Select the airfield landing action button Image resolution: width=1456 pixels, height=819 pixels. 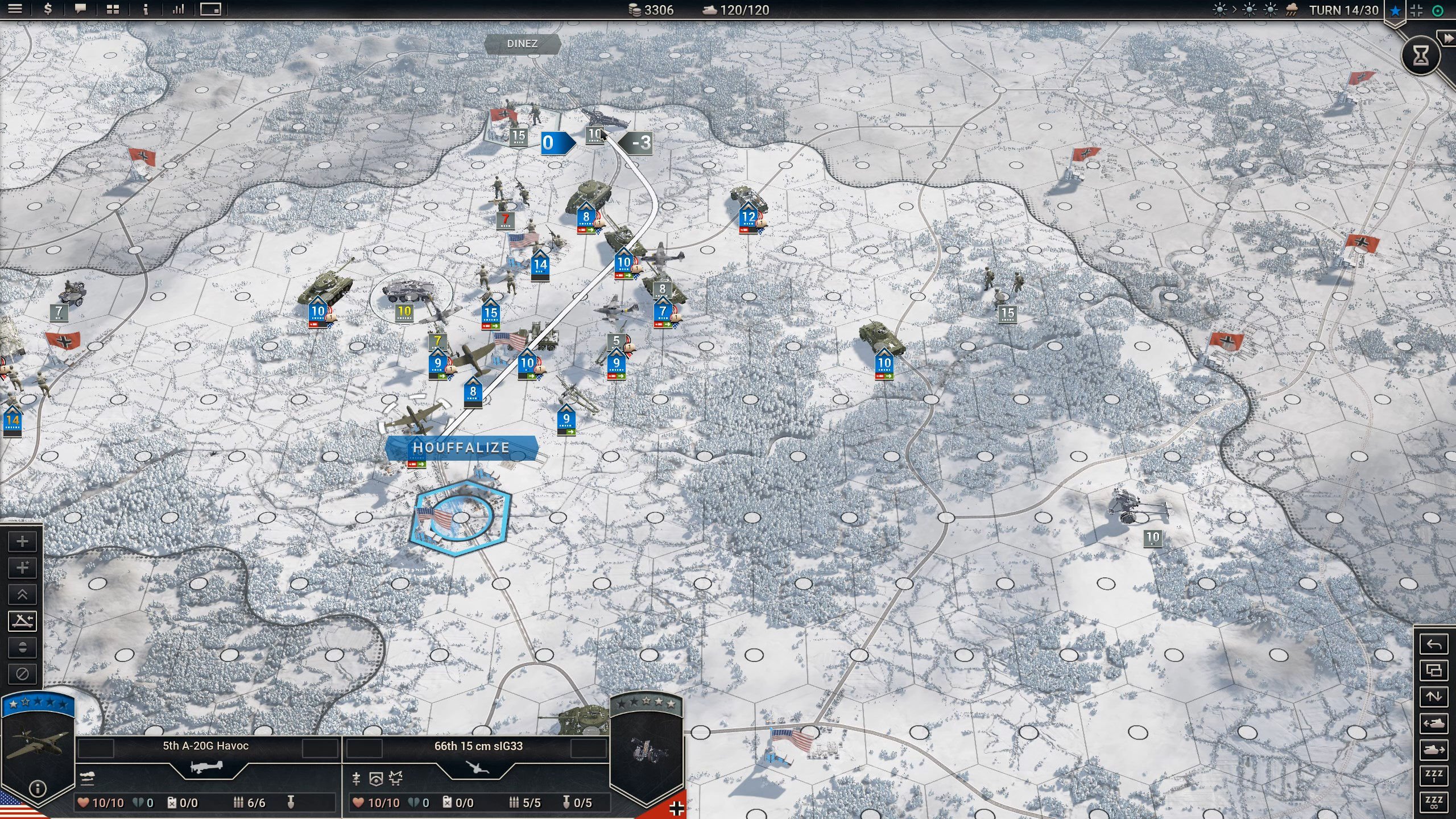pyautogui.click(x=22, y=621)
